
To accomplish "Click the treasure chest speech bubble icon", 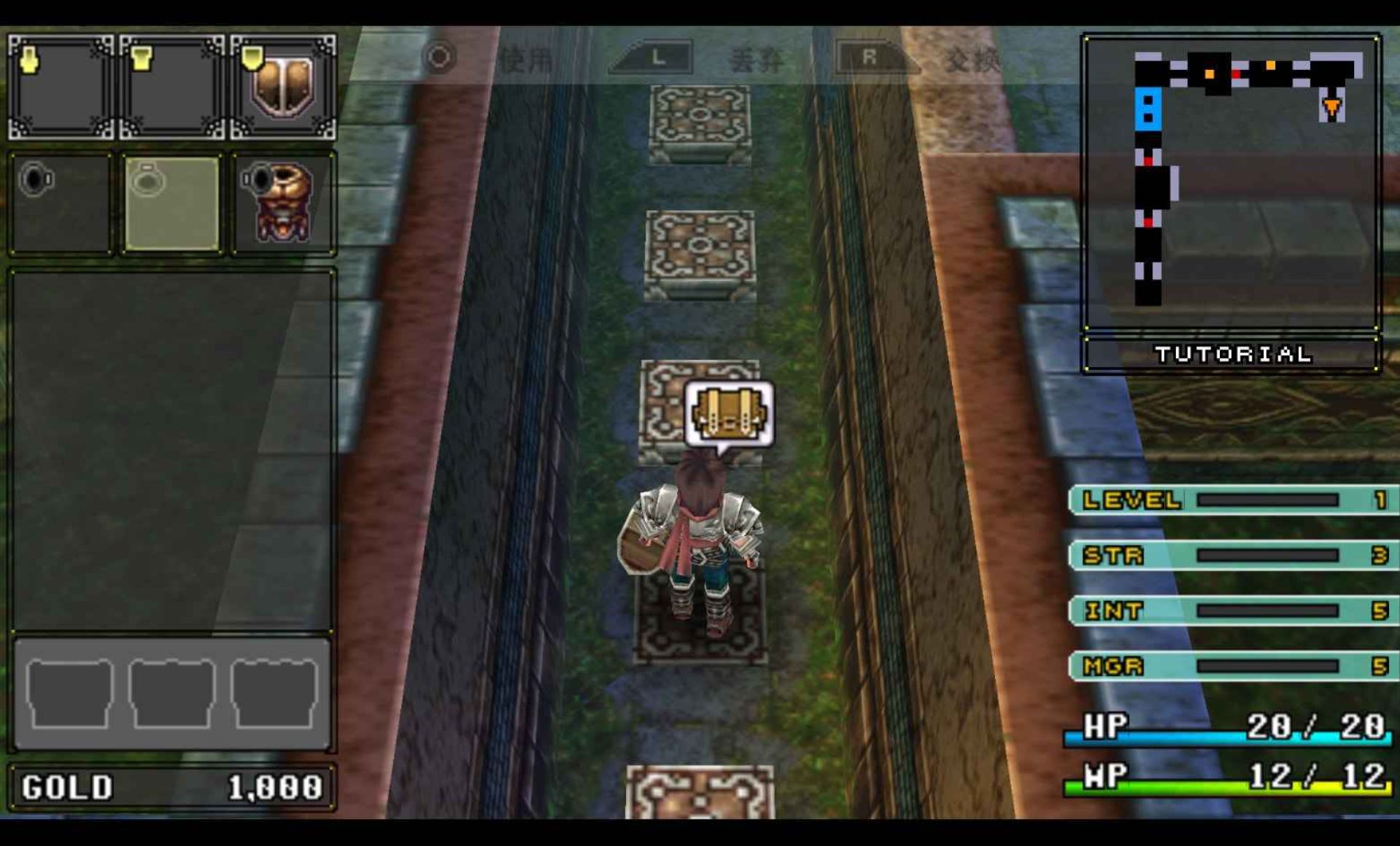I will pyautogui.click(x=729, y=414).
